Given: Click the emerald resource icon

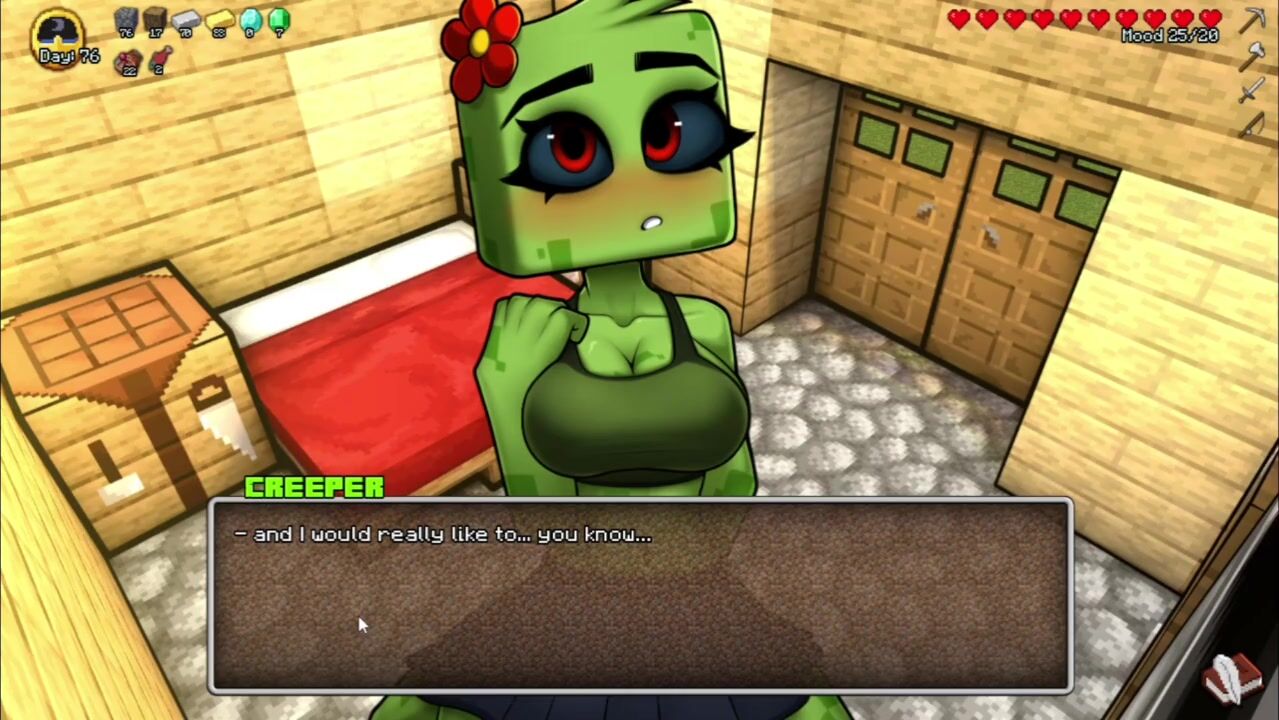Looking at the screenshot, I should (x=279, y=20).
